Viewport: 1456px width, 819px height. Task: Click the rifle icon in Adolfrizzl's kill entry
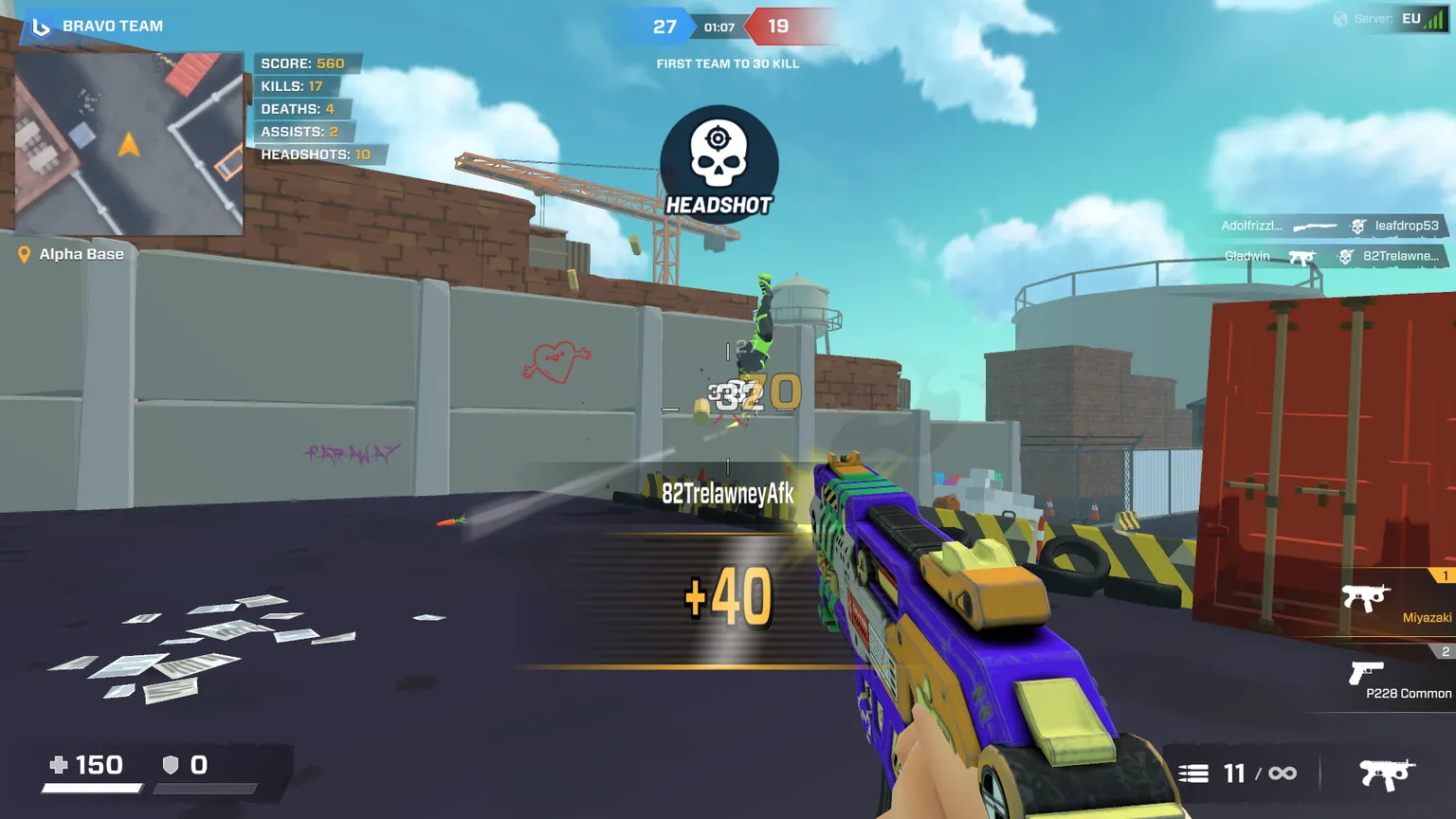tap(1318, 226)
